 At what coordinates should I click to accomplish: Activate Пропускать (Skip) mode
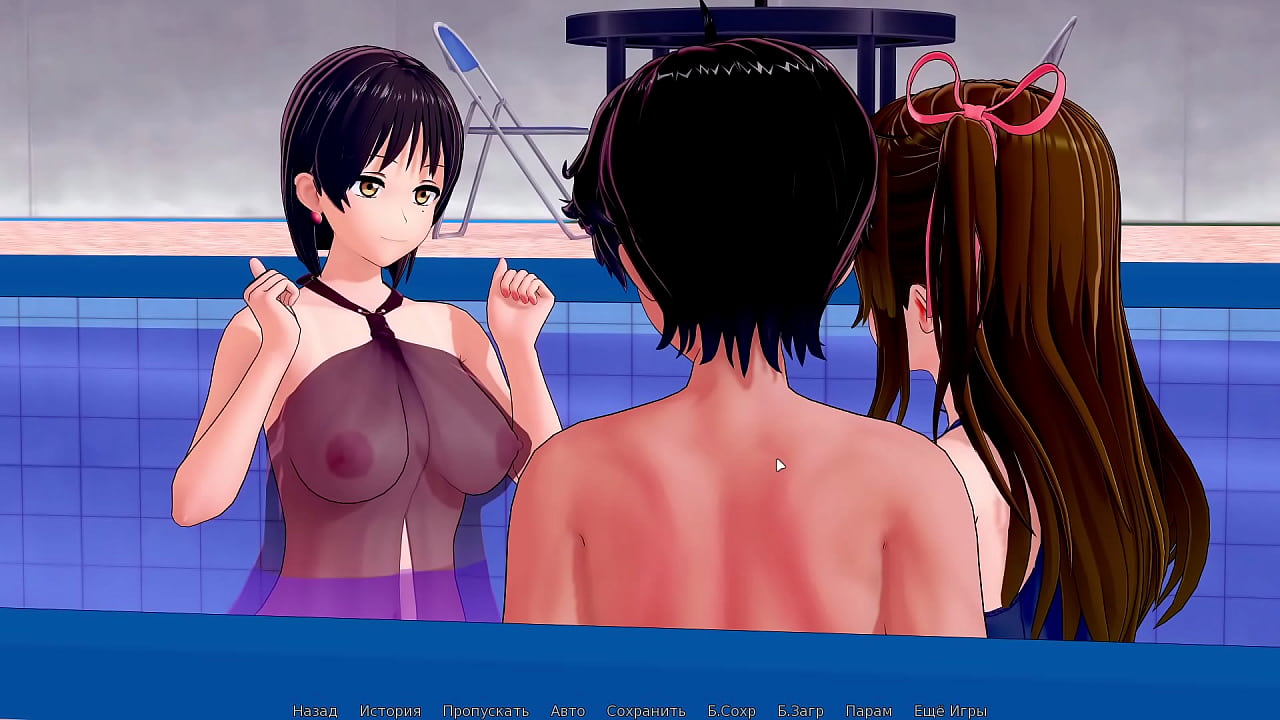coord(485,711)
